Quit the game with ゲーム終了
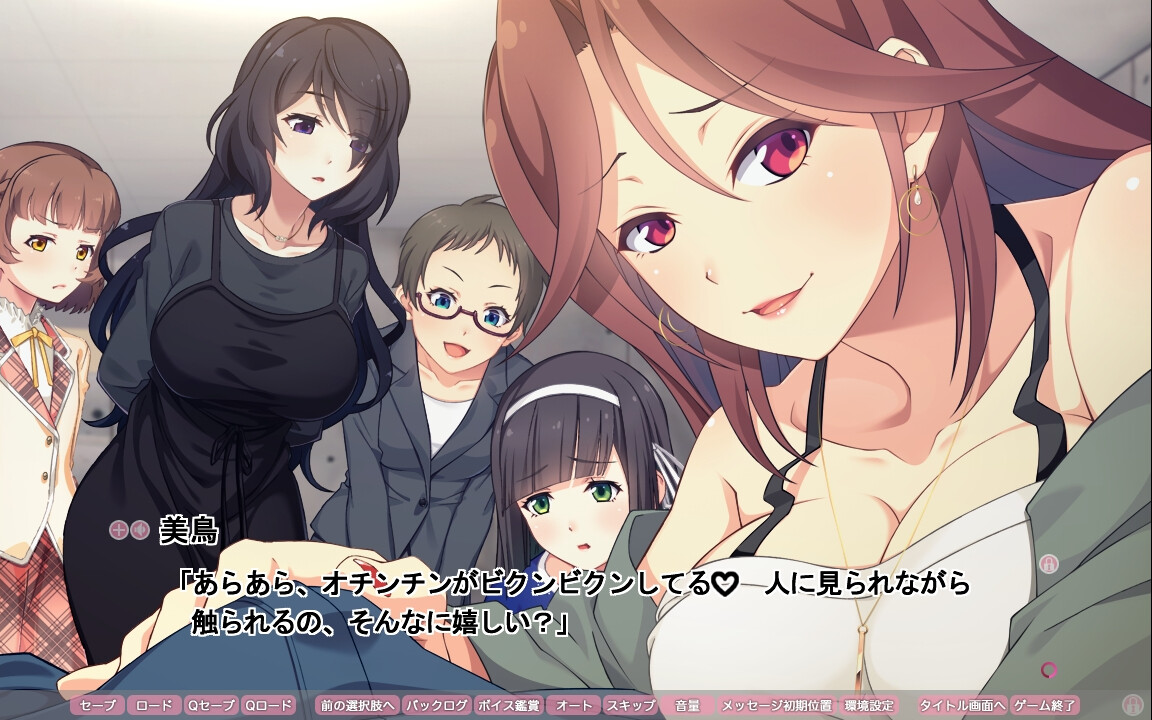Screen dimensions: 1152x720 pos(1044,705)
